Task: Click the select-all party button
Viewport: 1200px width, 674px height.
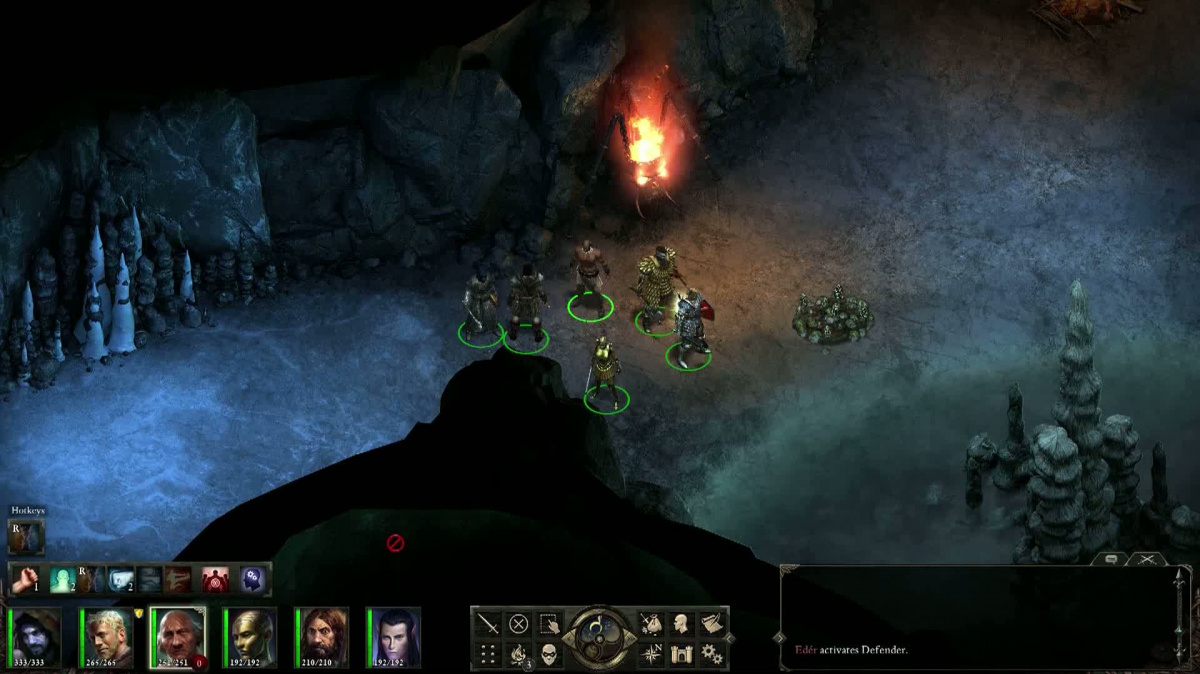Action: pos(548,624)
